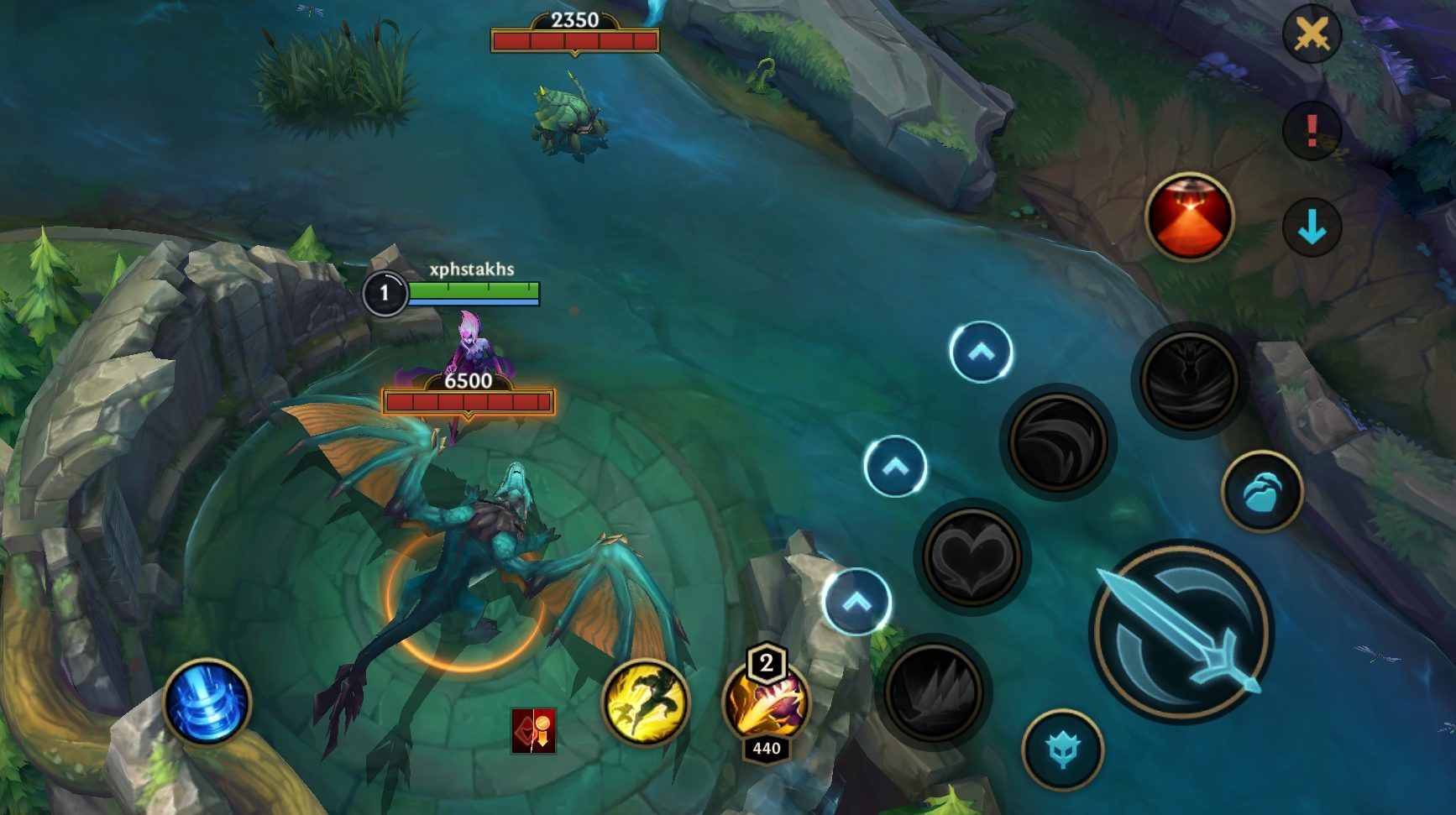Image resolution: width=1456 pixels, height=815 pixels.
Task: Cast the heart-shaped Allure ability
Action: [x=972, y=556]
